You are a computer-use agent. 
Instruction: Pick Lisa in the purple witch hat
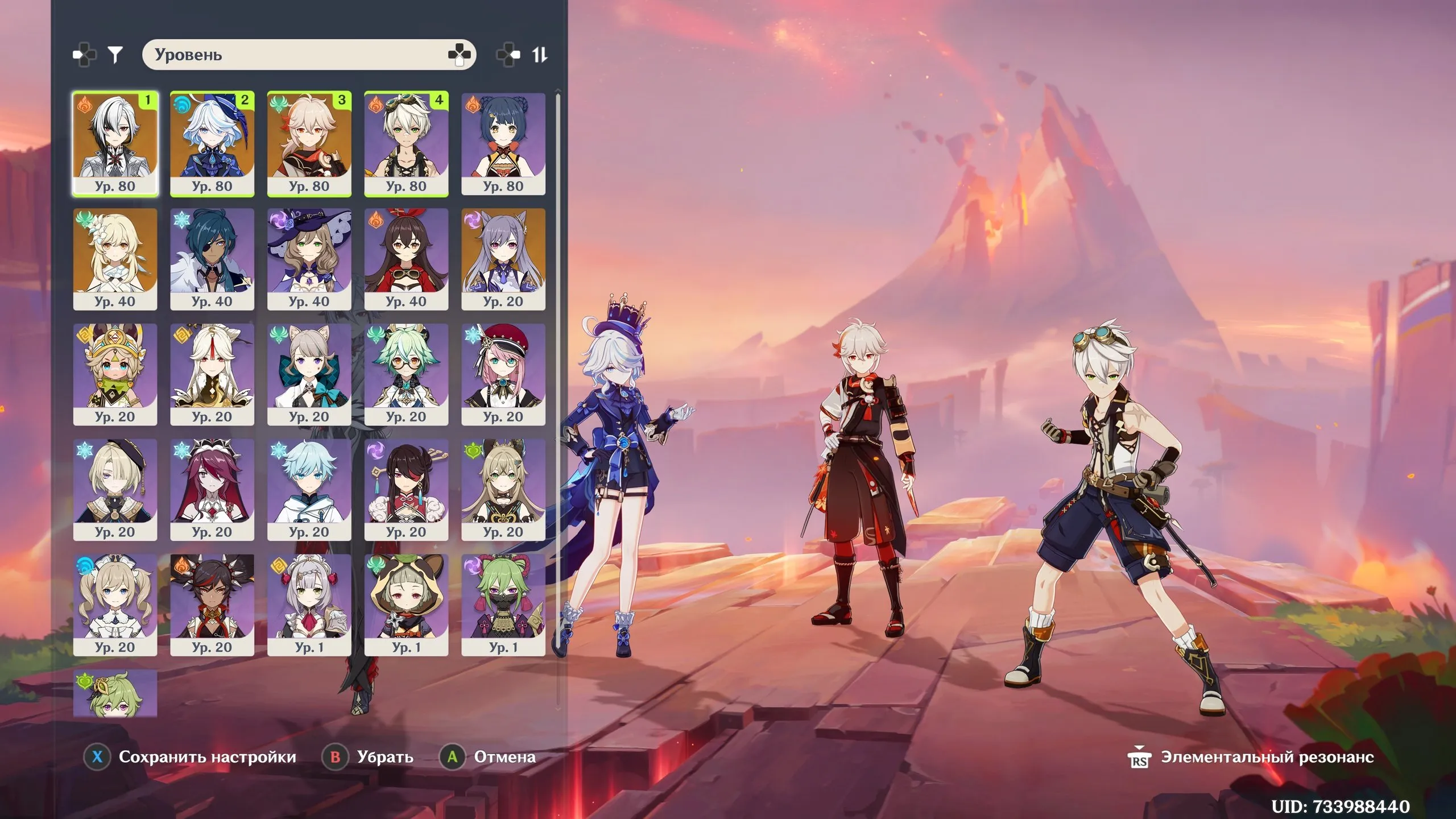tap(309, 259)
